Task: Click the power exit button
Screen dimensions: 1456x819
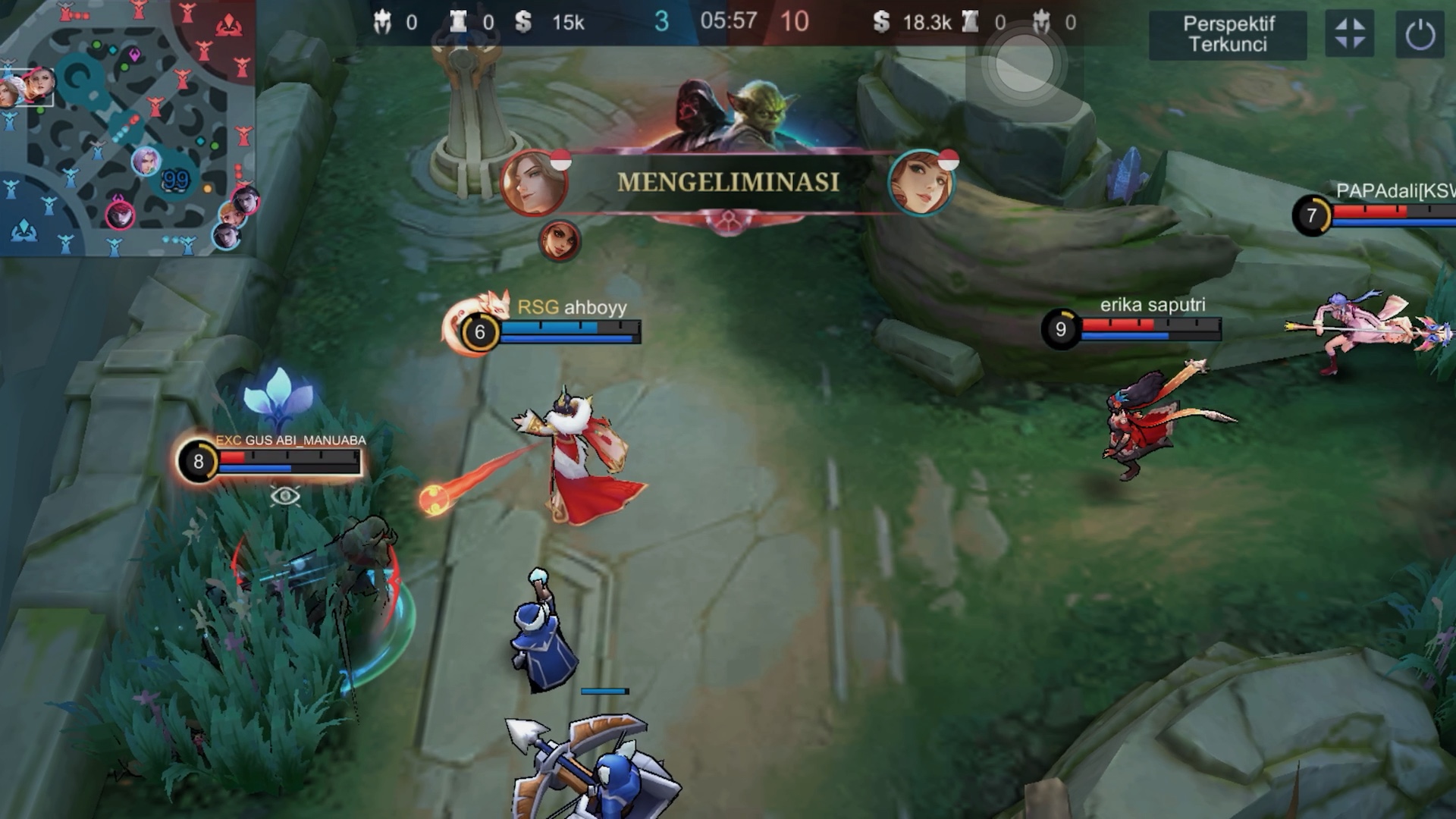Action: pos(1420,34)
